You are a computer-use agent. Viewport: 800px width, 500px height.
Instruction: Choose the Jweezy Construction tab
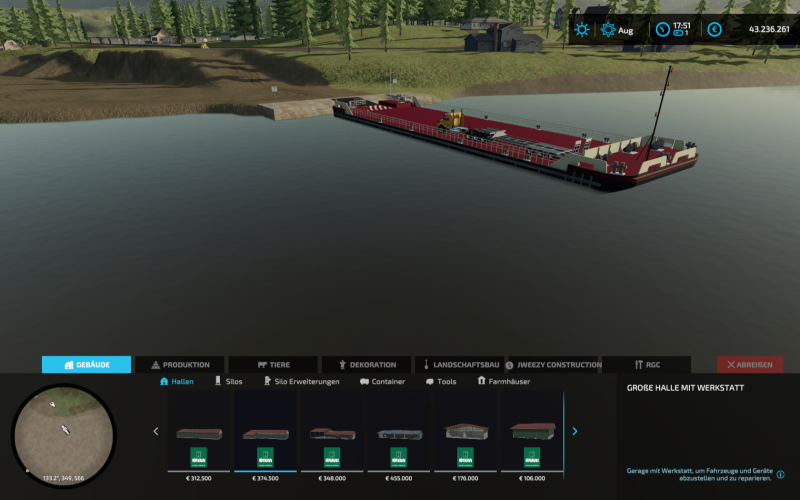point(553,365)
